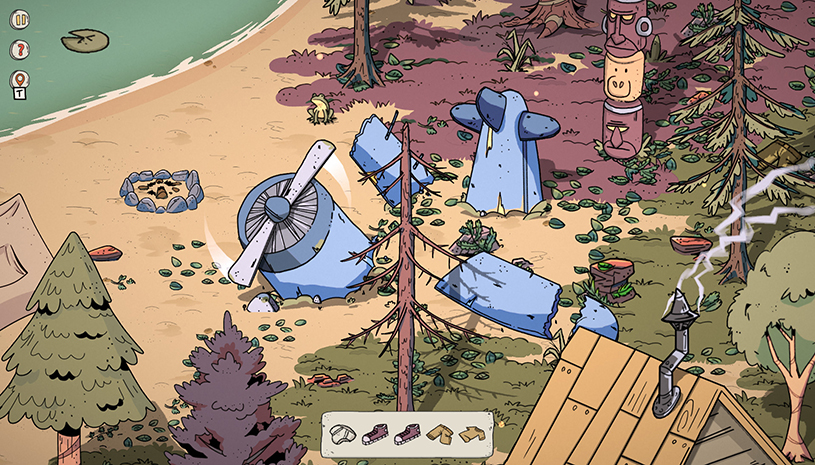
Task: Select the white underwear item in the tray
Action: click(x=344, y=433)
